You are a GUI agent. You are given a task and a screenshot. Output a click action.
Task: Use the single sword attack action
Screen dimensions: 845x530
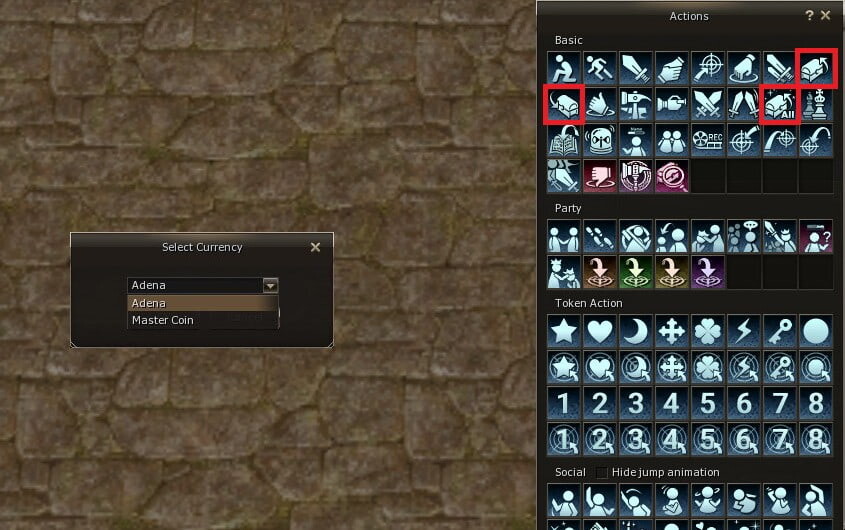635,68
